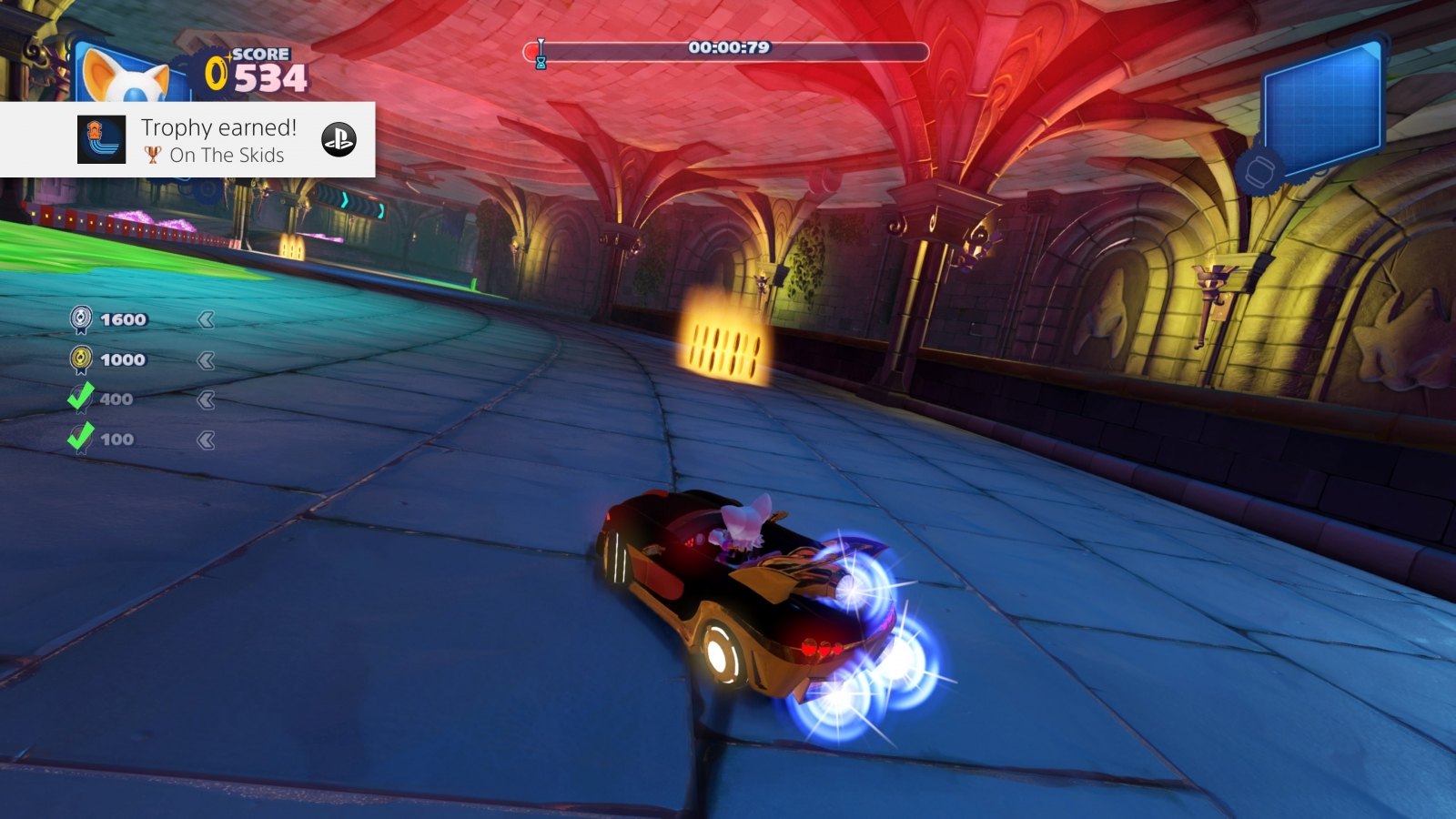Click the green checkmark beside the 100 target

(82, 438)
